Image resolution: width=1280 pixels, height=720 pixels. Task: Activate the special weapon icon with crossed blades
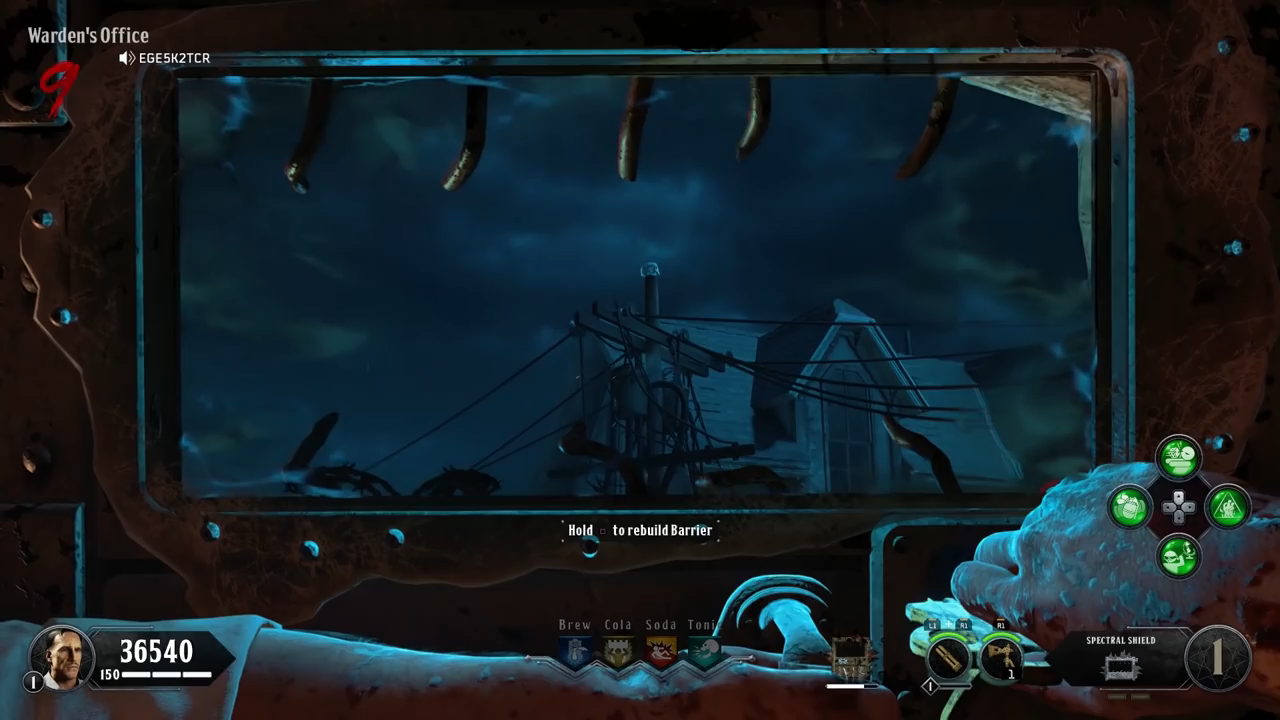click(x=947, y=658)
